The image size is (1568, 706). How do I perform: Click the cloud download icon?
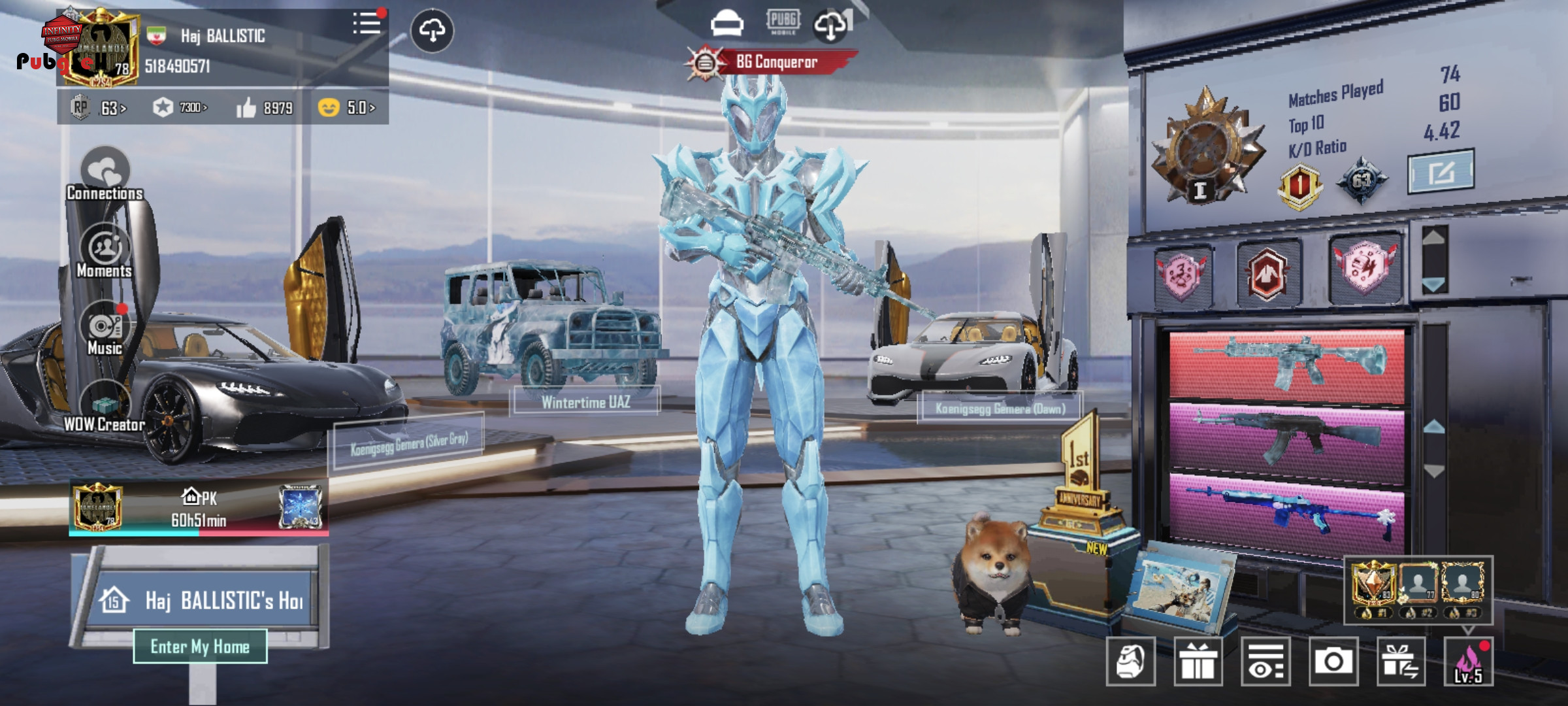(432, 31)
